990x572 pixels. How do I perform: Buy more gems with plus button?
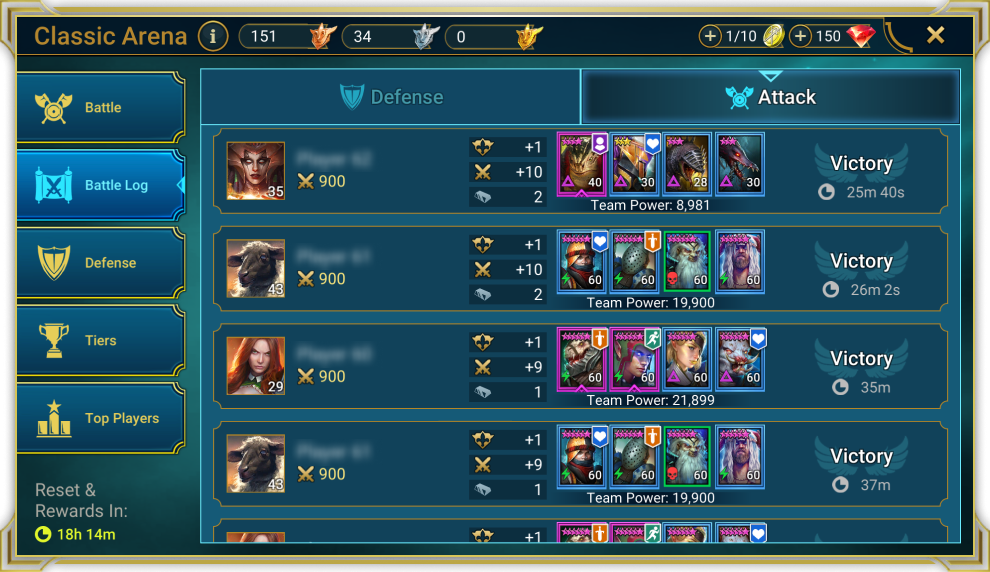tap(800, 37)
